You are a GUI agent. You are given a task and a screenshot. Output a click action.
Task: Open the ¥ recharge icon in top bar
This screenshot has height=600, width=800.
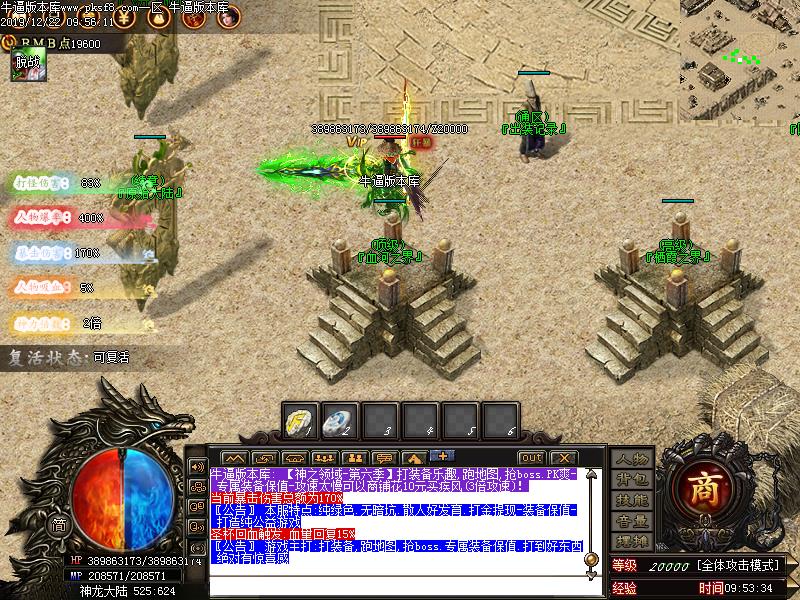point(123,17)
